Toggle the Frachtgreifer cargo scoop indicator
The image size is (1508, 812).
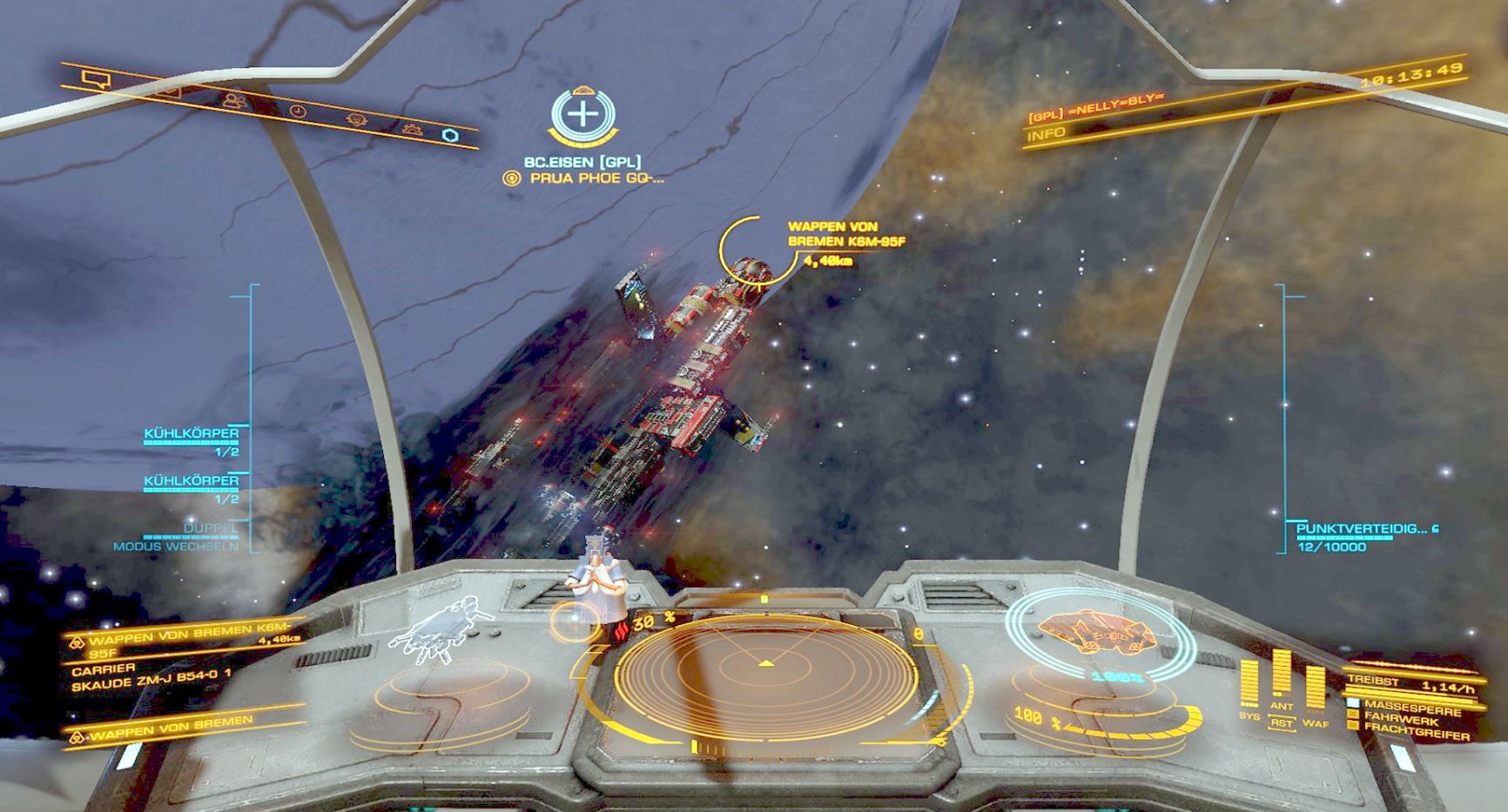tap(1410, 731)
